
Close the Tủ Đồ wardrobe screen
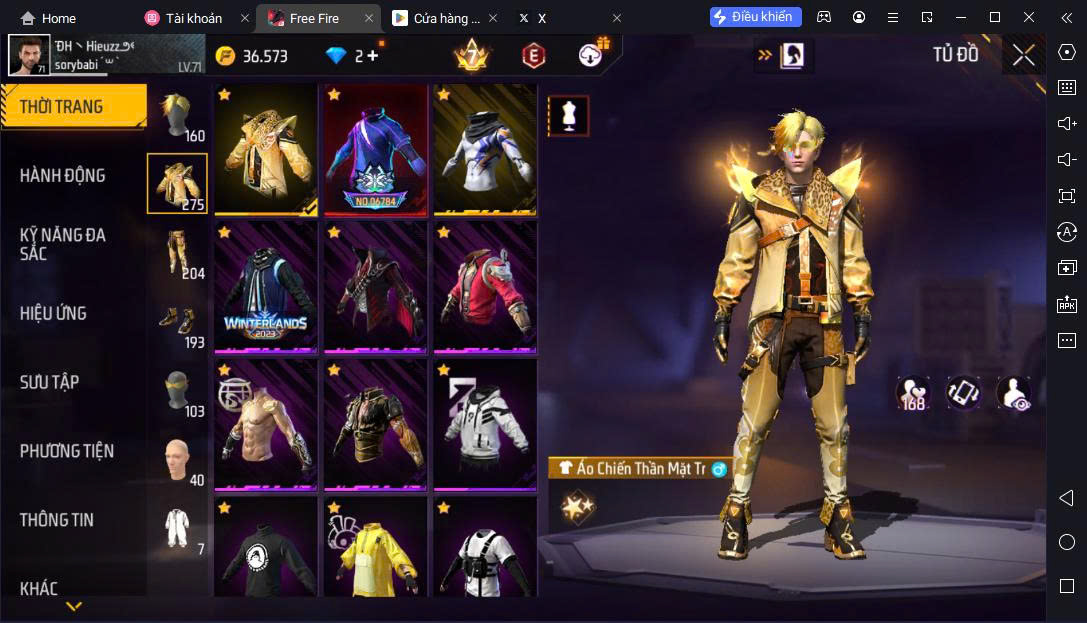click(1023, 55)
